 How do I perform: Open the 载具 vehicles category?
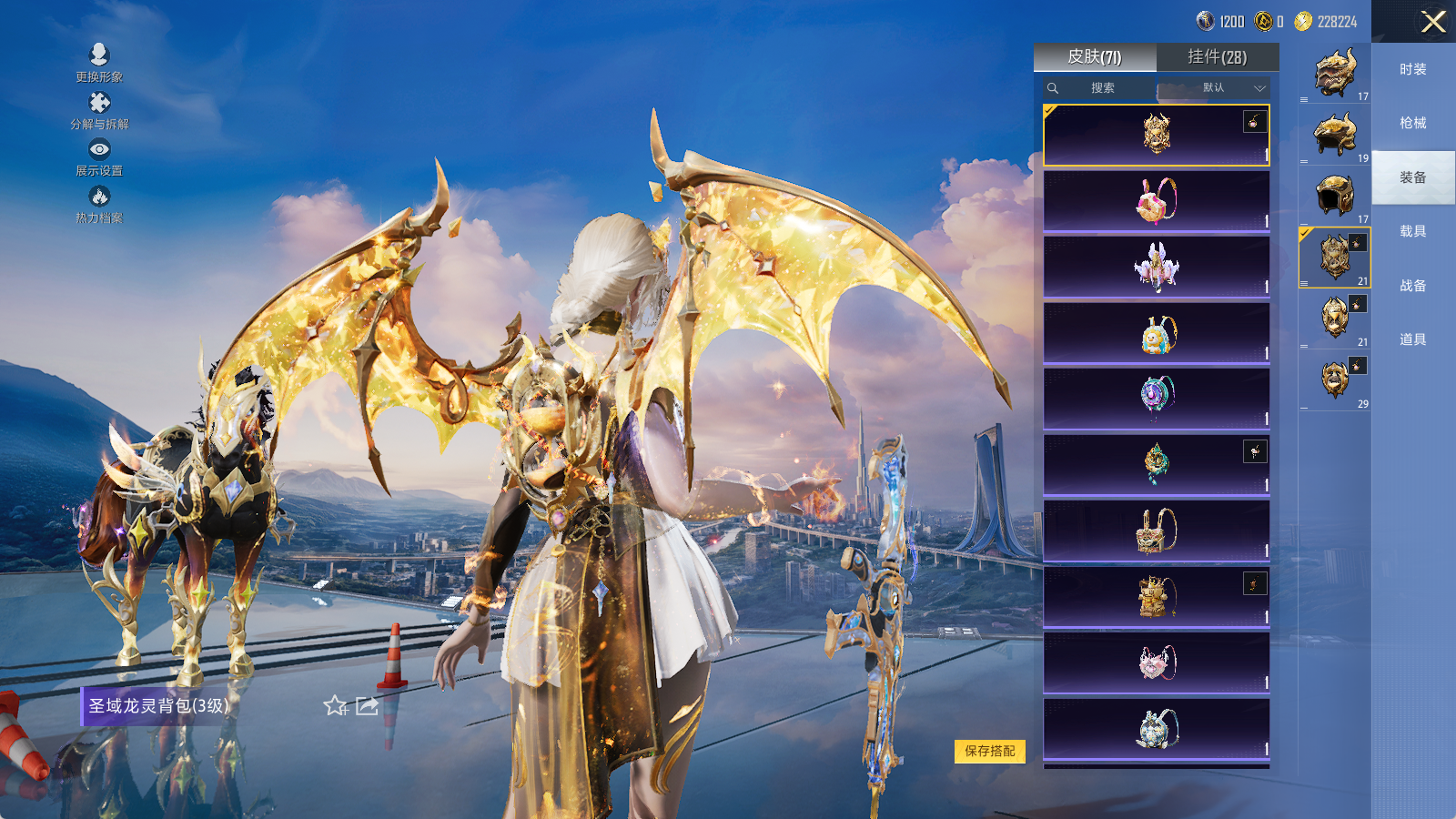pyautogui.click(x=1412, y=231)
